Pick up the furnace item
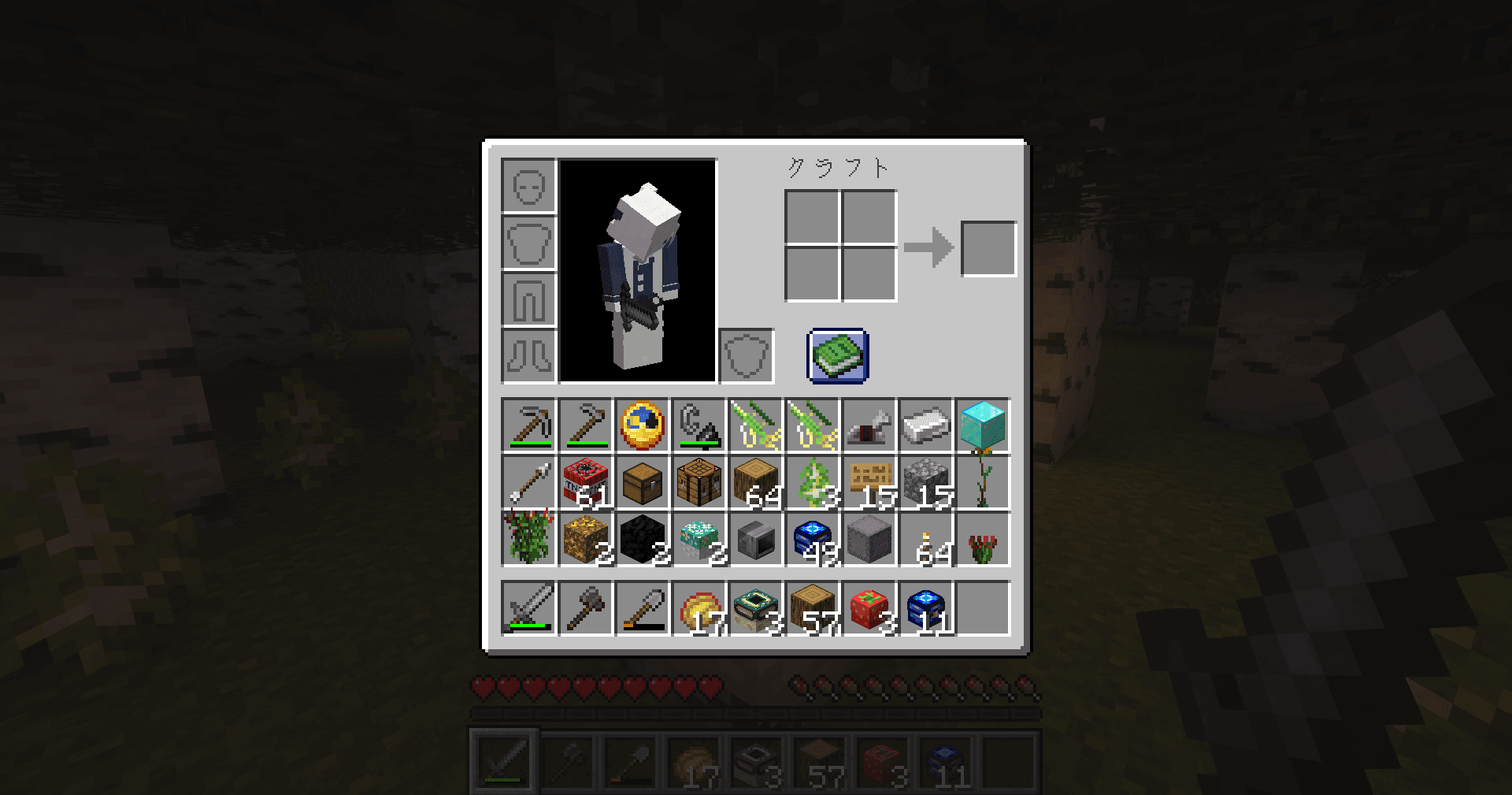This screenshot has width=1512, height=795. [755, 539]
